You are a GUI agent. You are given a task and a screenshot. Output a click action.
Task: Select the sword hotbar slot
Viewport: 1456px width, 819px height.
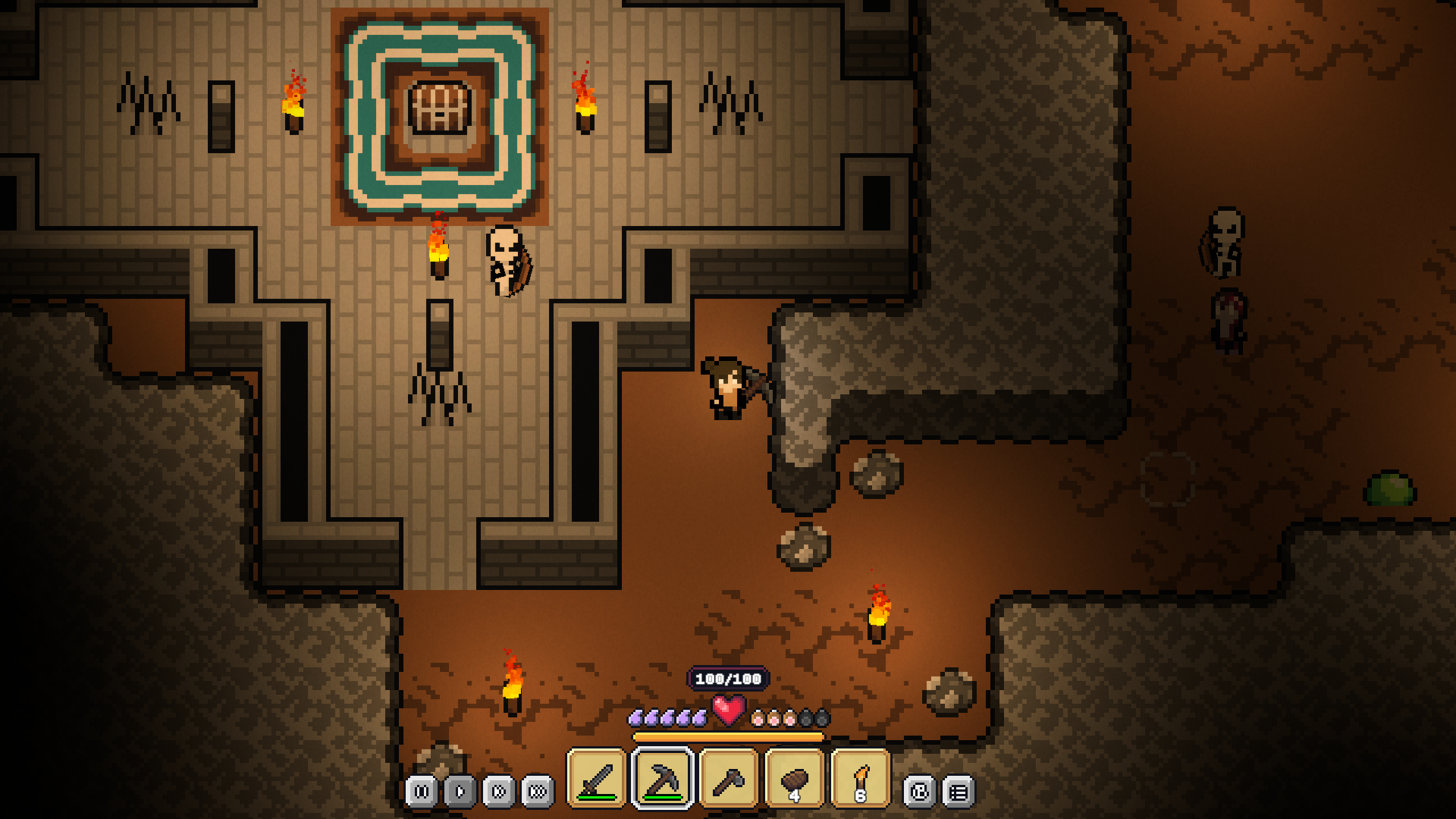coord(597,778)
